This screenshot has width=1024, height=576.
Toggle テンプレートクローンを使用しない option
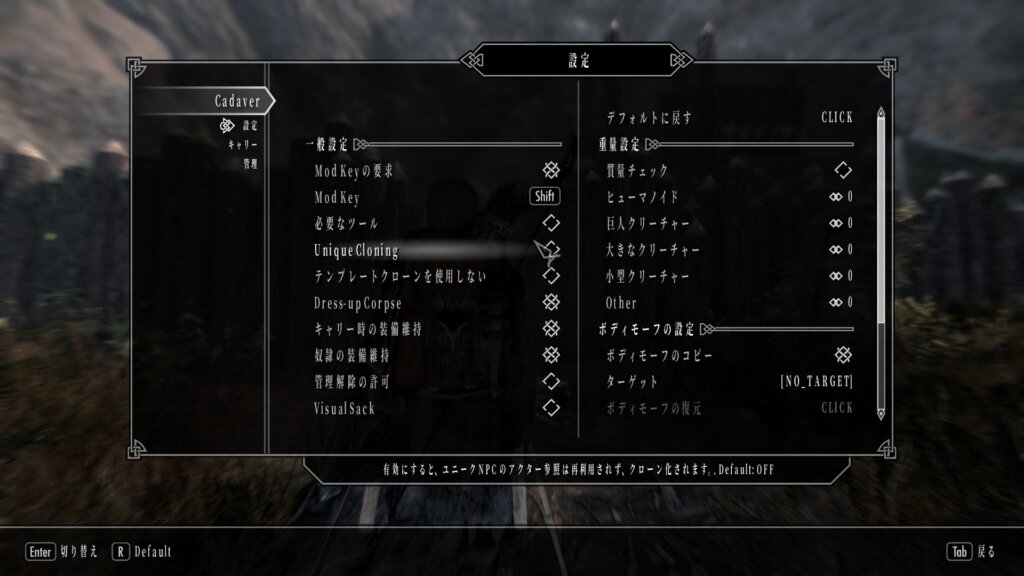tap(550, 275)
